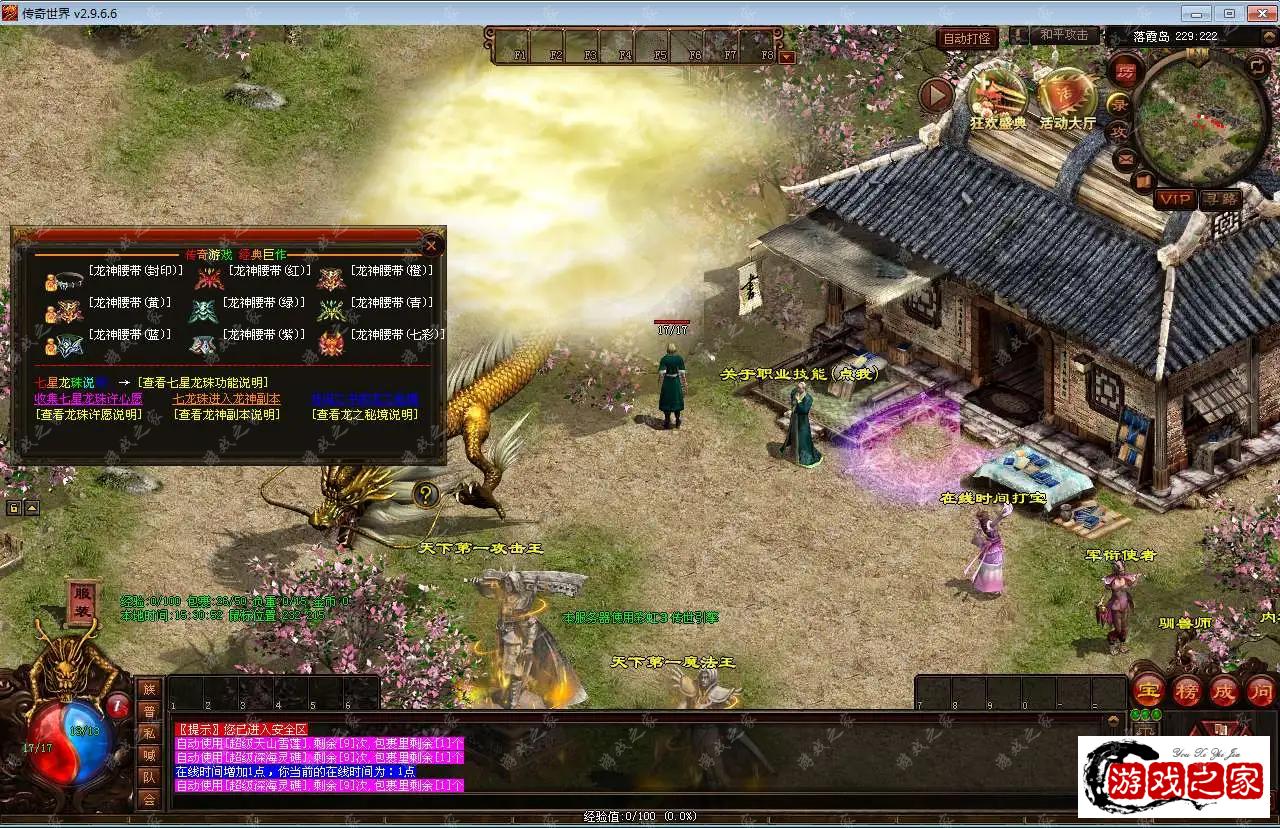This screenshot has width=1280, height=828.
Task: Switch chat to the 私 private channel
Action: pyautogui.click(x=149, y=733)
